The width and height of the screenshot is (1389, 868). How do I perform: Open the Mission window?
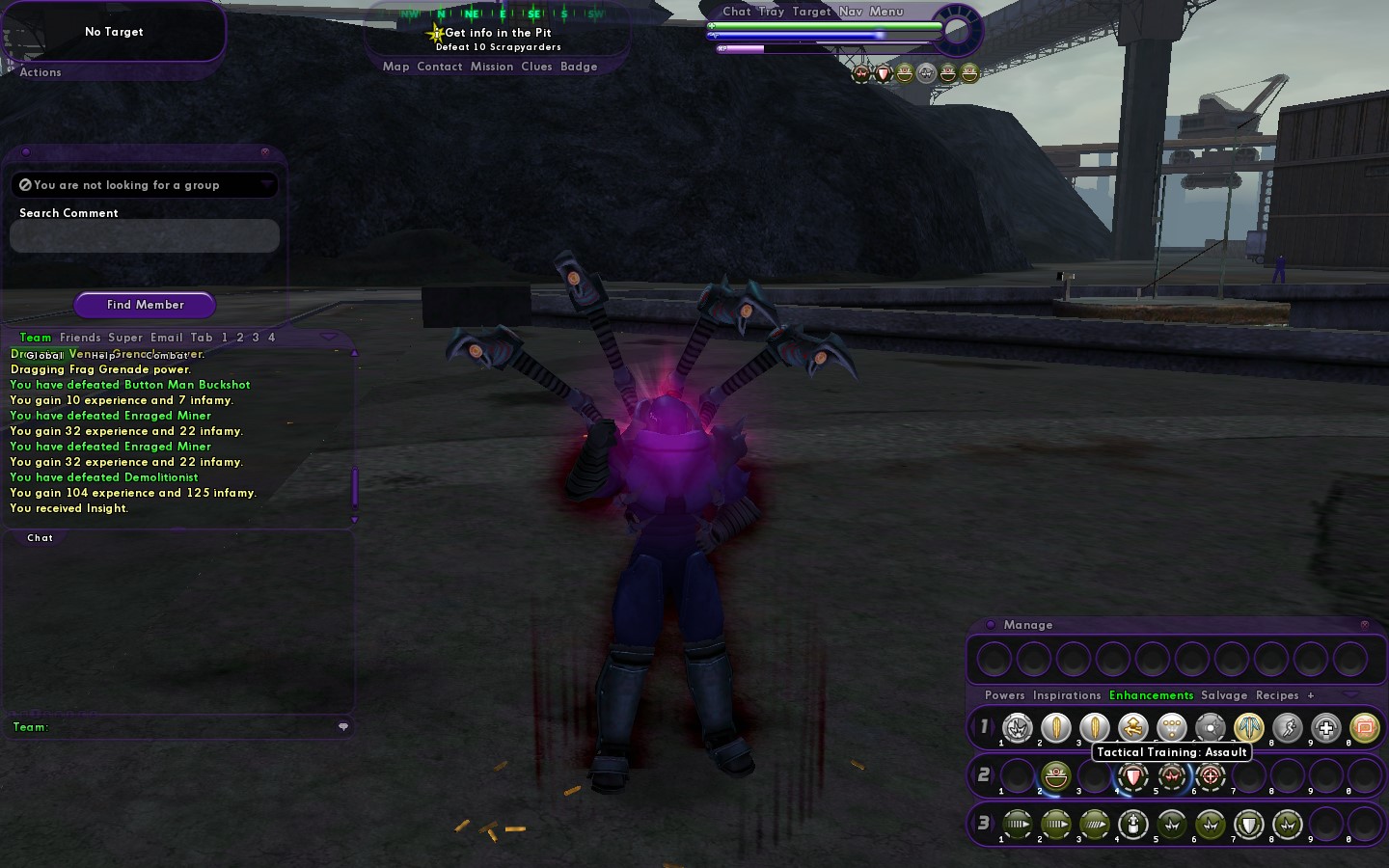pyautogui.click(x=492, y=67)
